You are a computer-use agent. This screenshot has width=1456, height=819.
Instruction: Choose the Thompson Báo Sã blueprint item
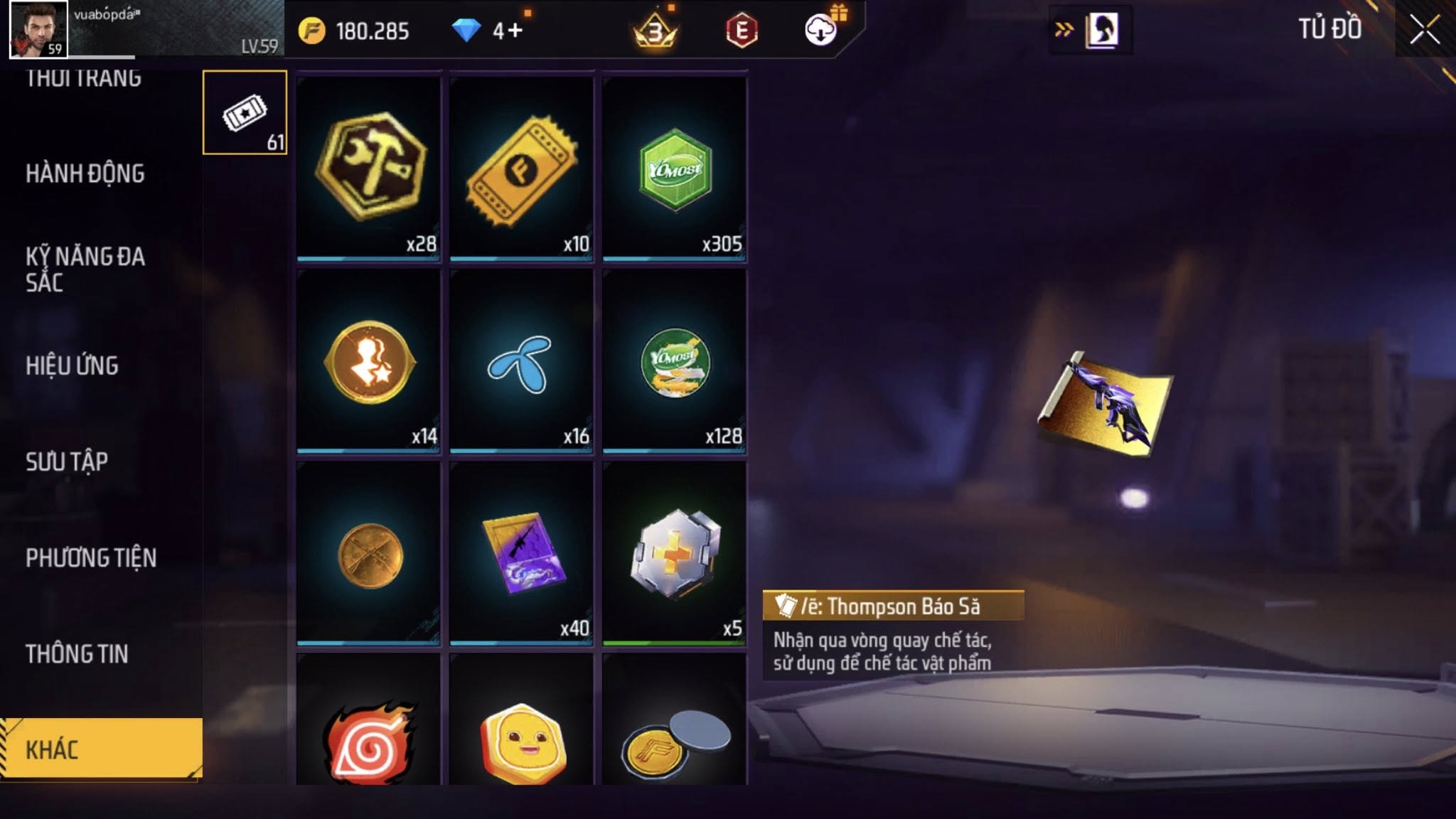coord(521,552)
